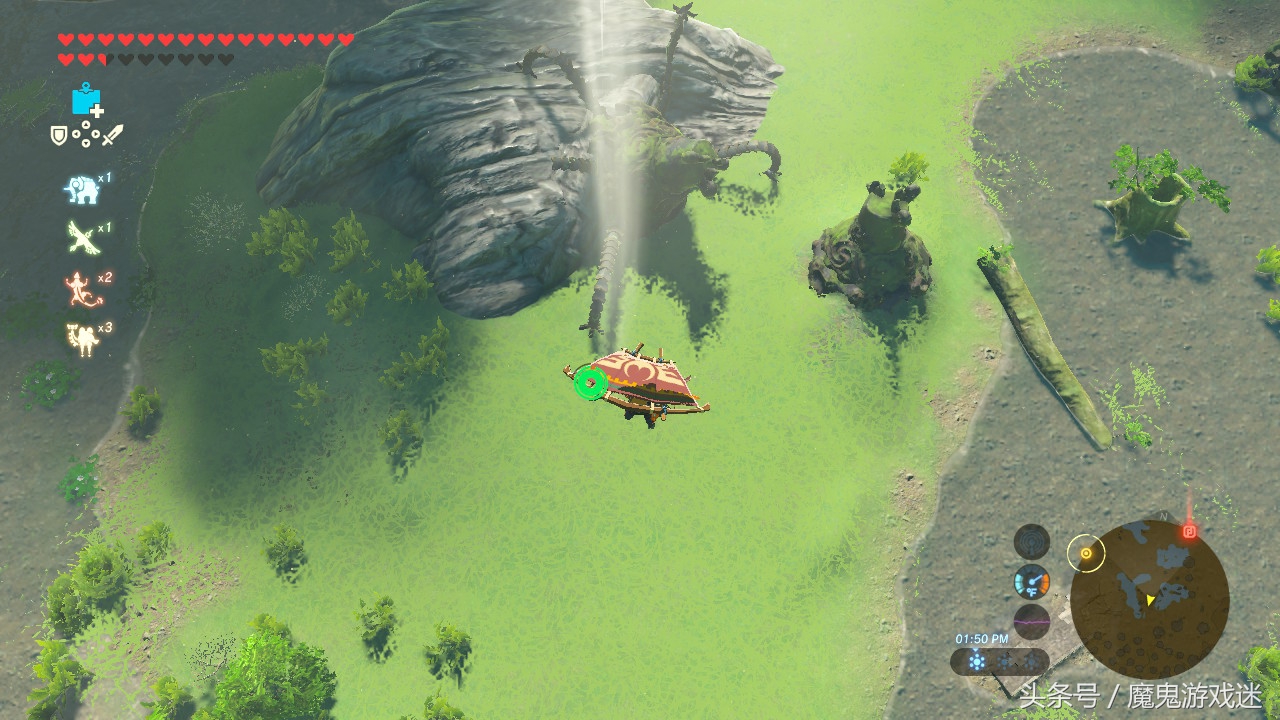Image resolution: width=1280 pixels, height=720 pixels.
Task: Select the blue amiibo rune icon
Action: tap(87, 100)
